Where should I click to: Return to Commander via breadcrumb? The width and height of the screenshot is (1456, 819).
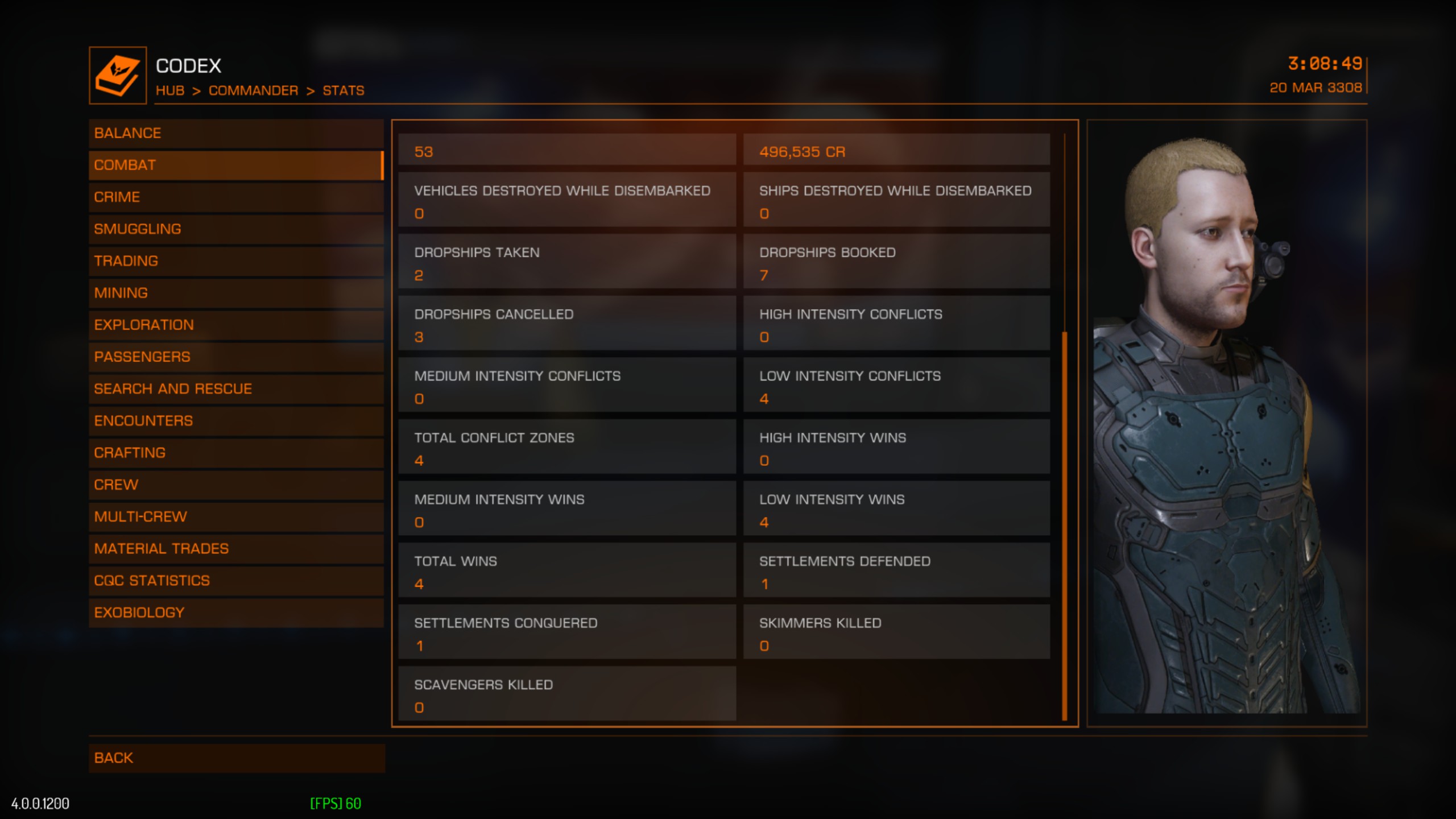(253, 90)
